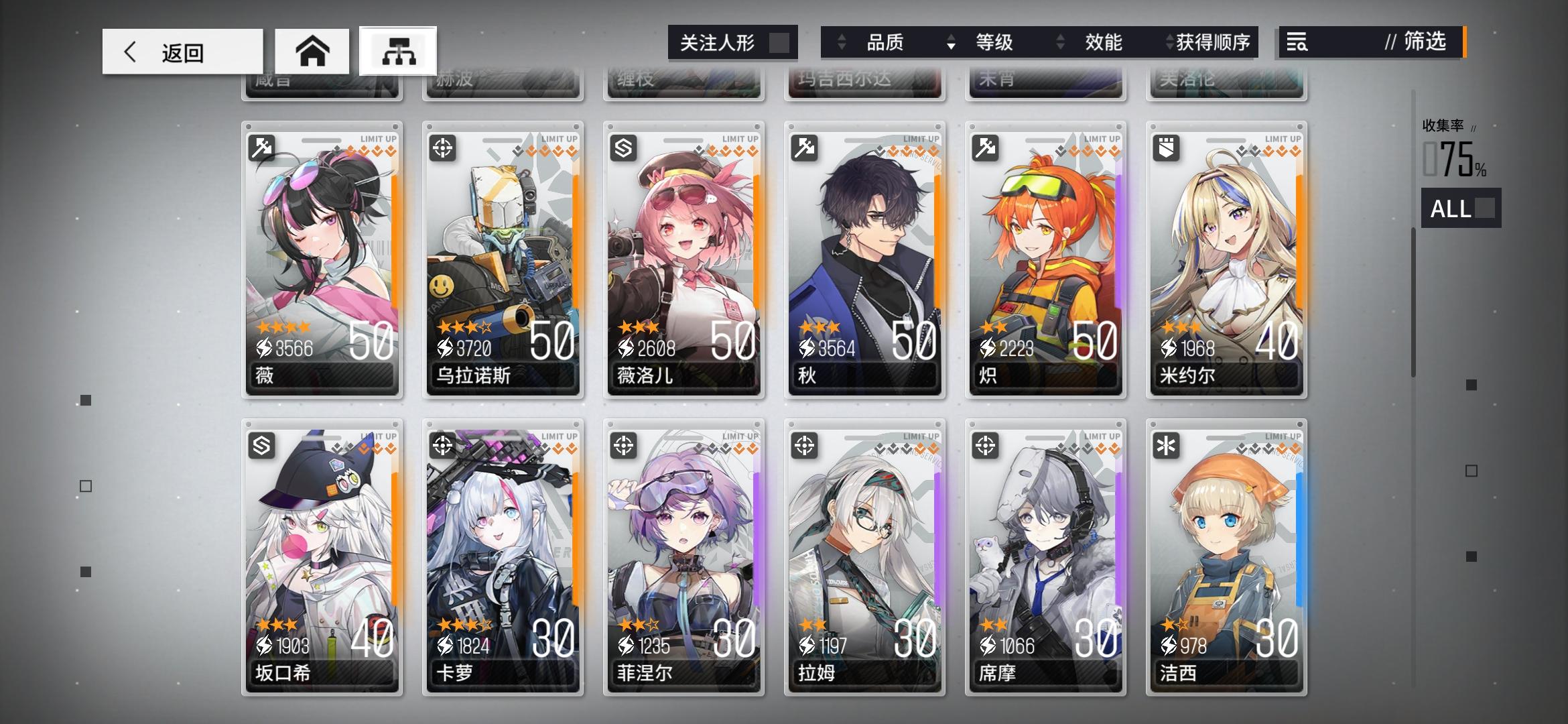The height and width of the screenshot is (724, 1568).
Task: Toggle sort direction arrows beside 品质
Action: coord(841,42)
